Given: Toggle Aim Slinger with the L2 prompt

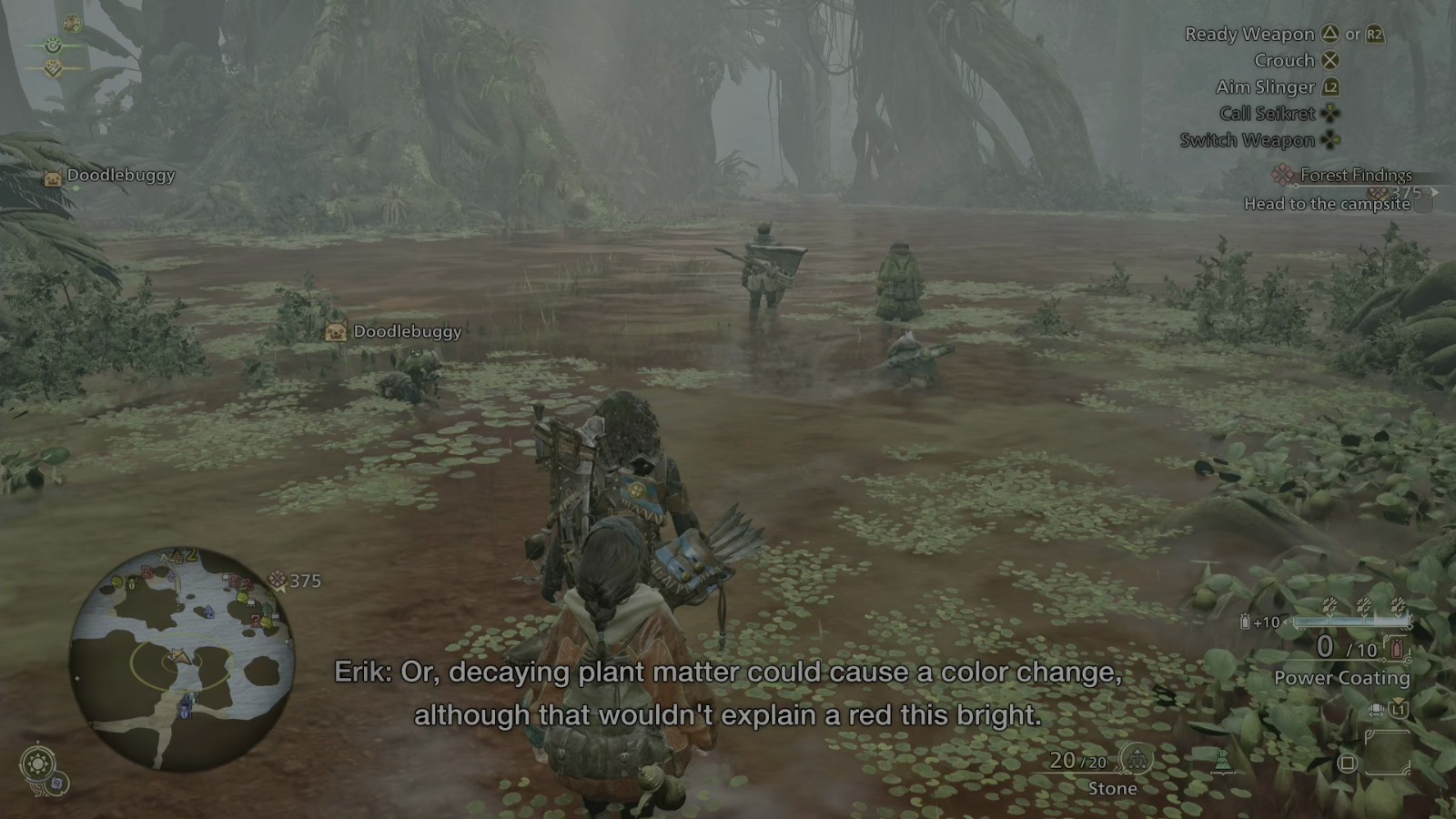Looking at the screenshot, I should click(1331, 87).
